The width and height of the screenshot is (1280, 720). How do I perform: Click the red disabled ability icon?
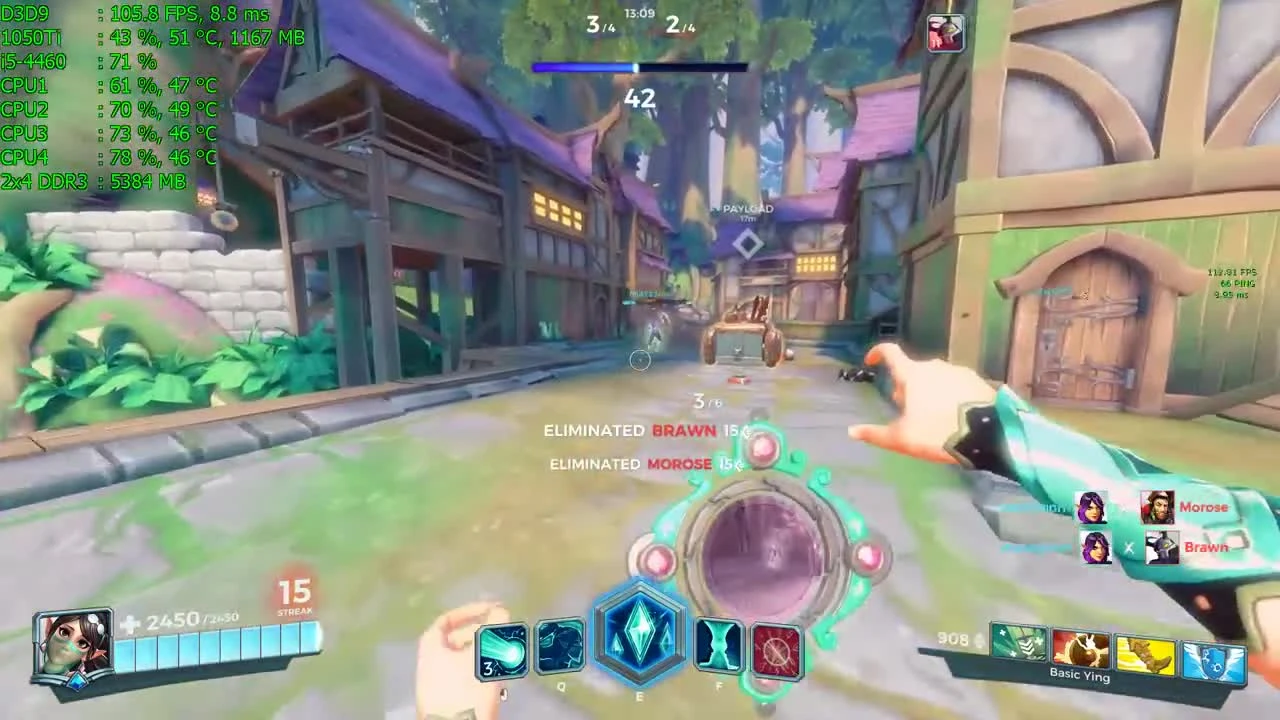(778, 652)
